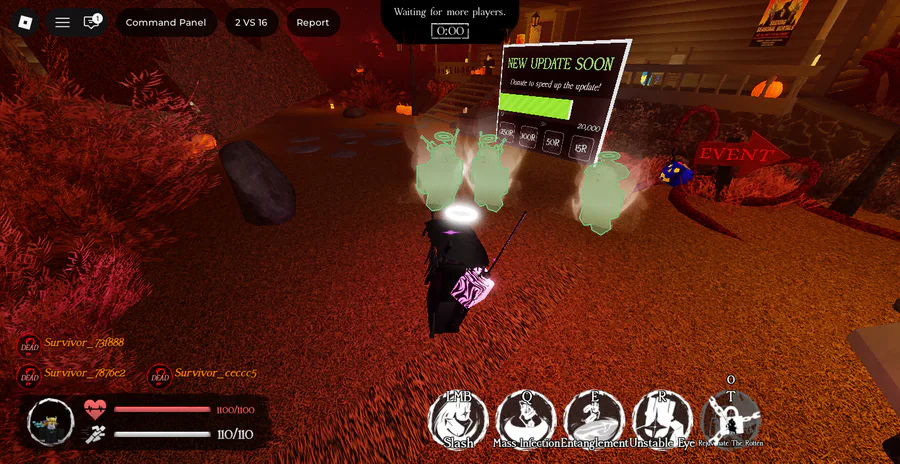Click the 2 VS 16 button
900x464 pixels.
click(251, 22)
